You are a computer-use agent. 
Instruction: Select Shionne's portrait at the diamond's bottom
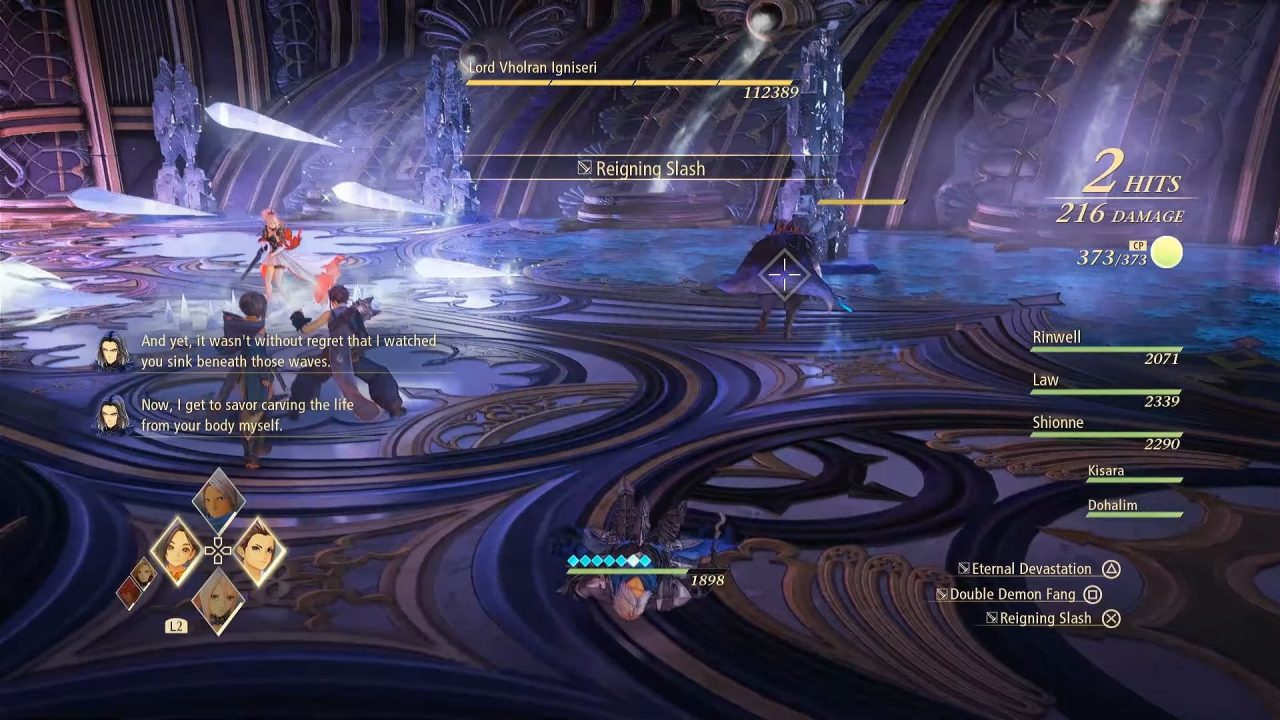point(217,600)
